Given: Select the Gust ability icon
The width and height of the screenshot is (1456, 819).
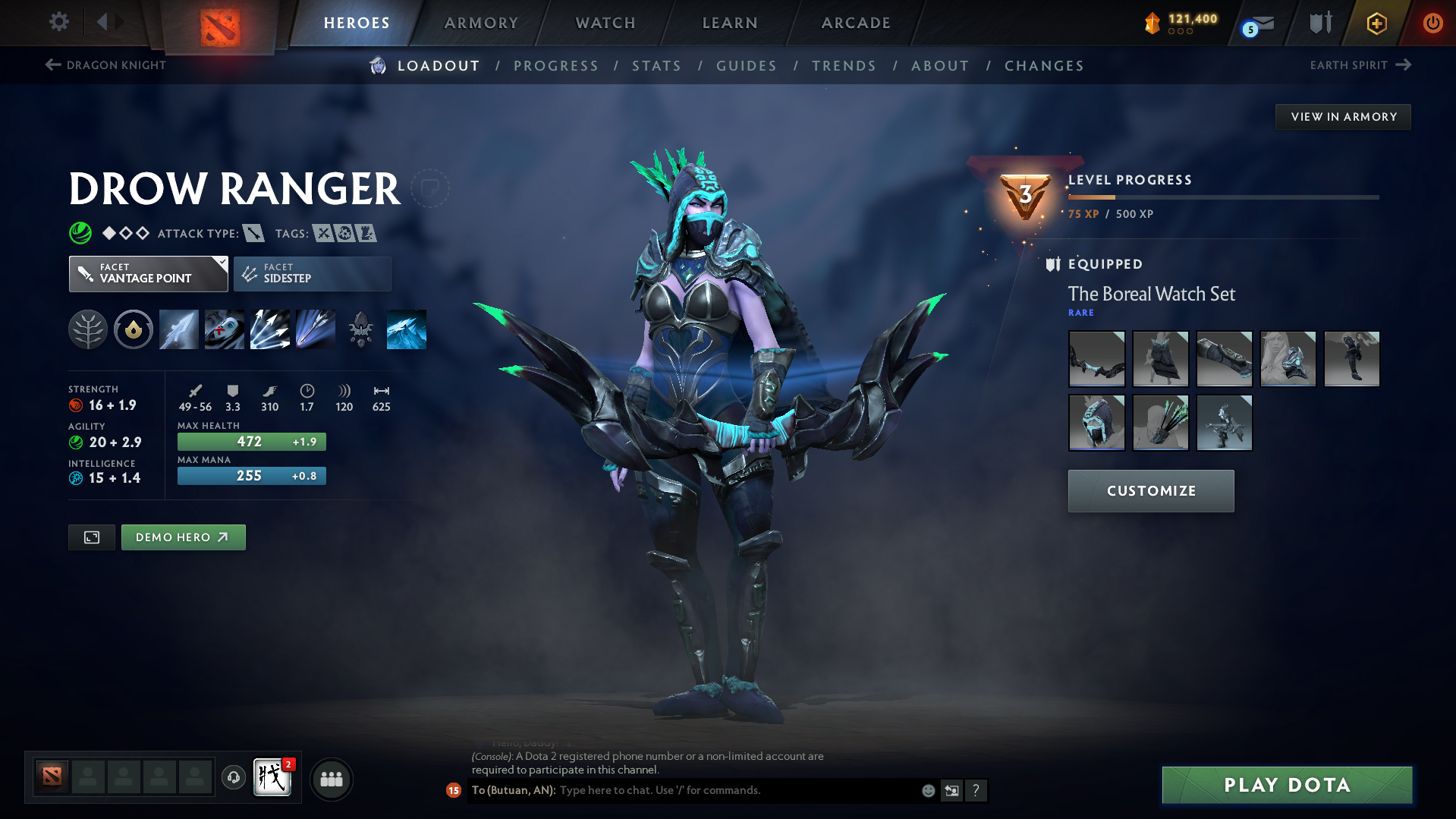Looking at the screenshot, I should tap(224, 329).
